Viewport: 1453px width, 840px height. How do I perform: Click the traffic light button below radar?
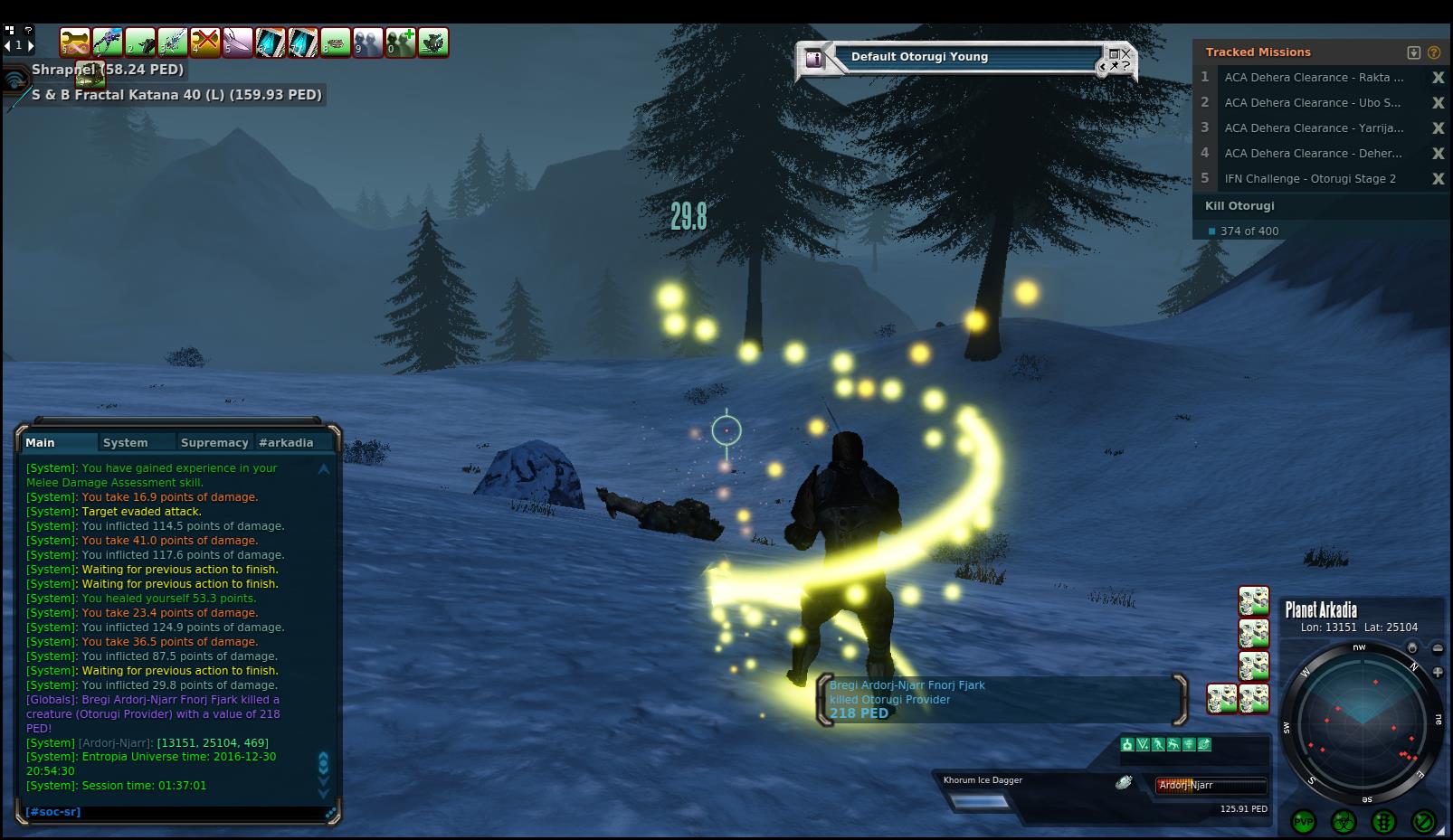coord(1383,822)
